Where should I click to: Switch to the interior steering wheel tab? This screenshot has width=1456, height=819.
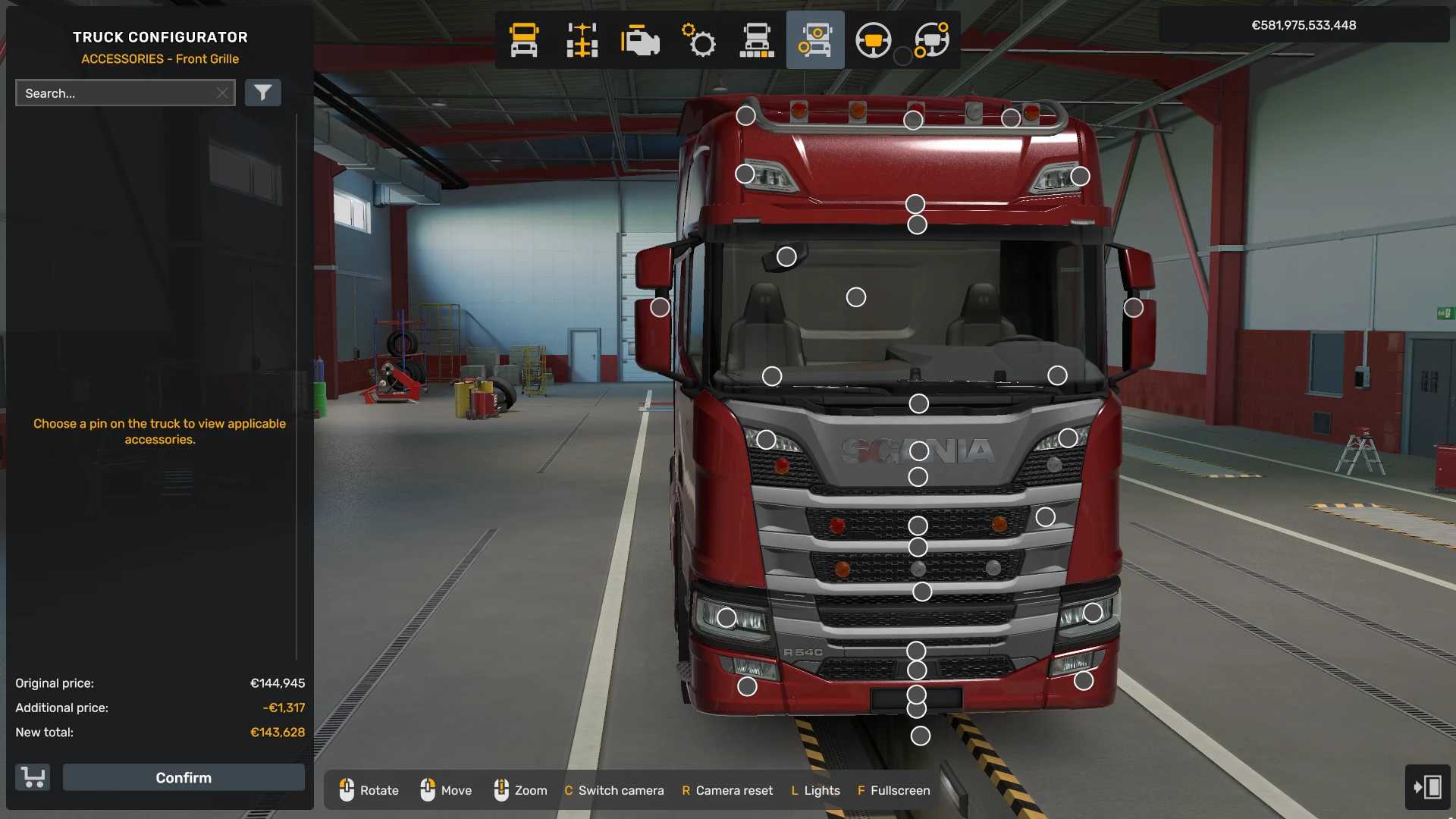click(873, 40)
